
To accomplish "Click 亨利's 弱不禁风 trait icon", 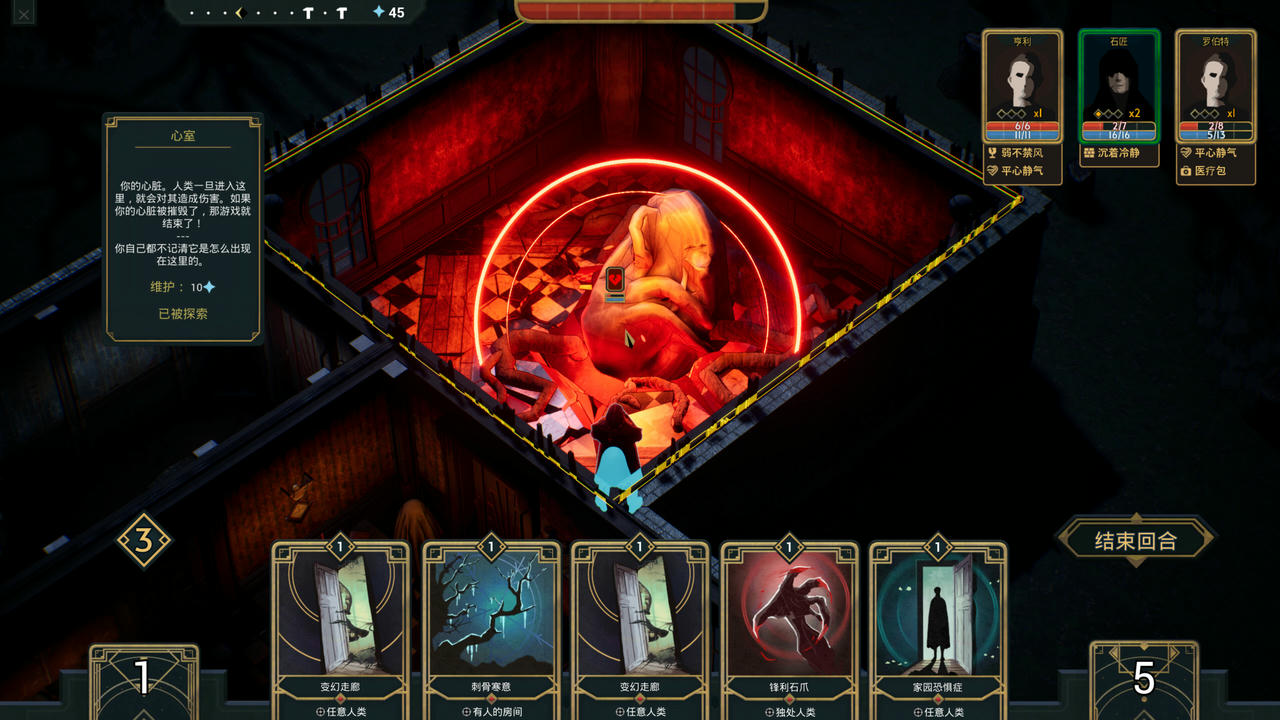I will point(993,151).
